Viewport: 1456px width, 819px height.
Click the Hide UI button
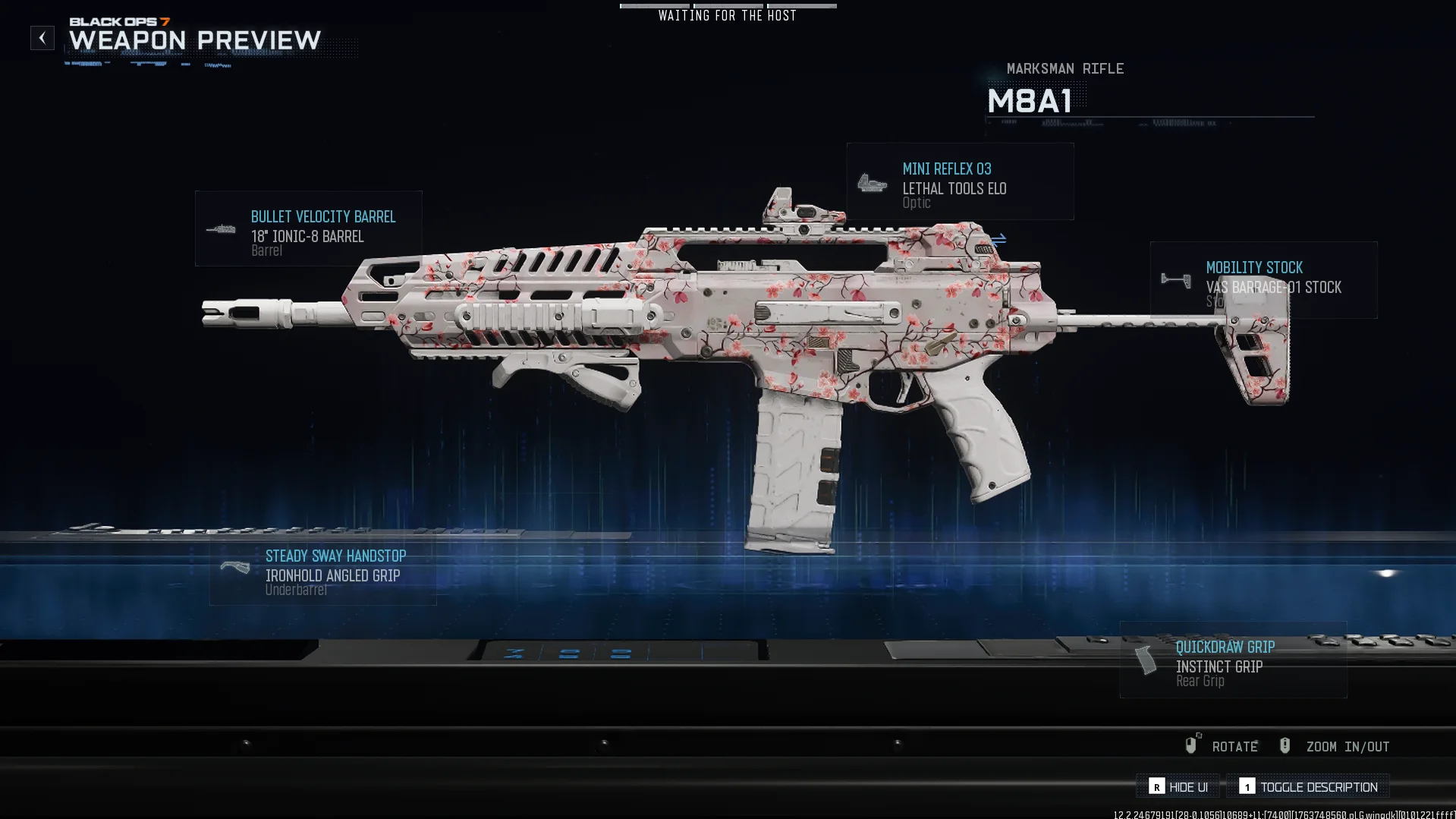click(1178, 786)
